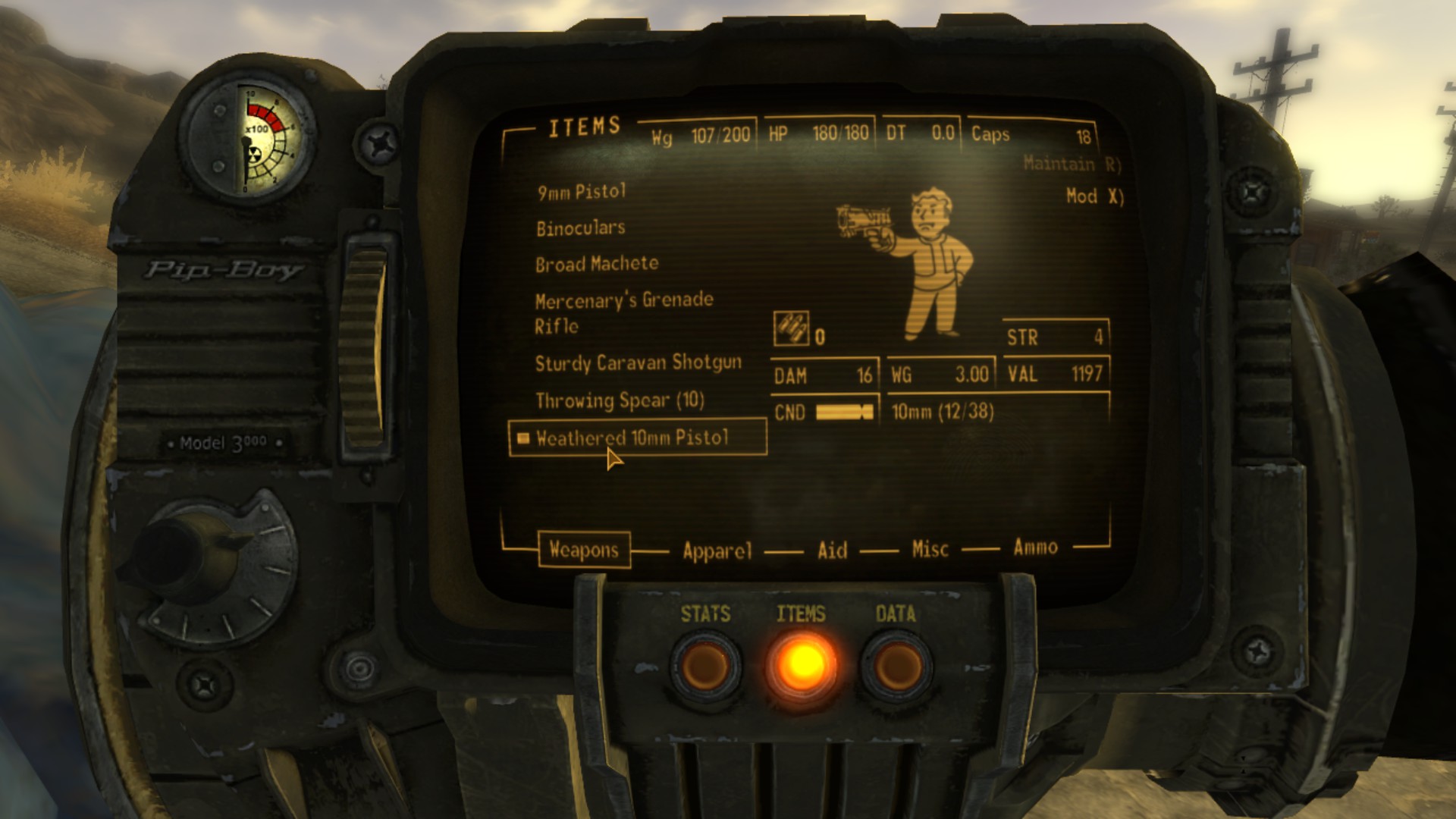
Task: Select the Broad Machete entry
Action: click(x=597, y=264)
